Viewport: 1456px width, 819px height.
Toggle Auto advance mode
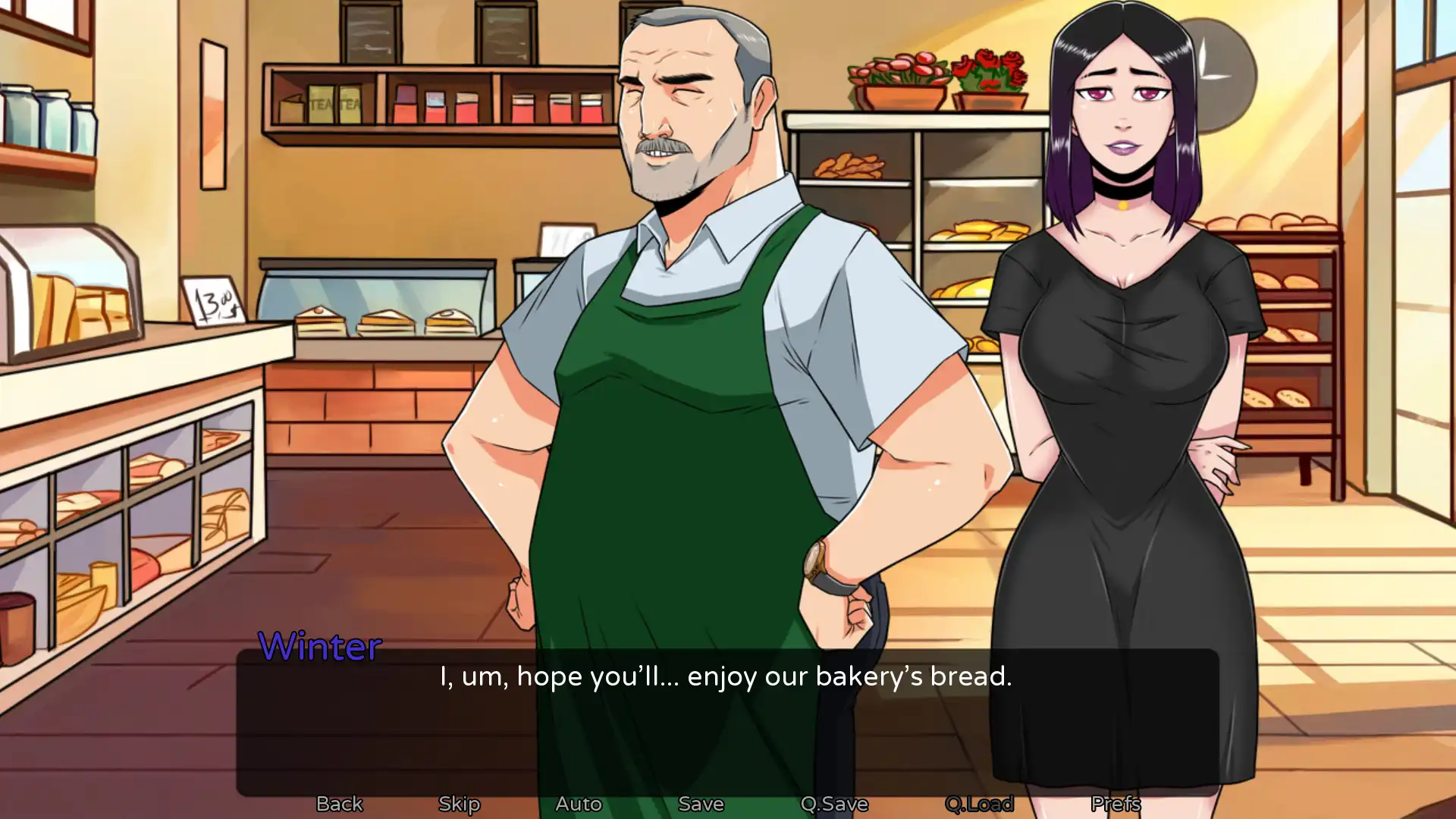point(578,803)
